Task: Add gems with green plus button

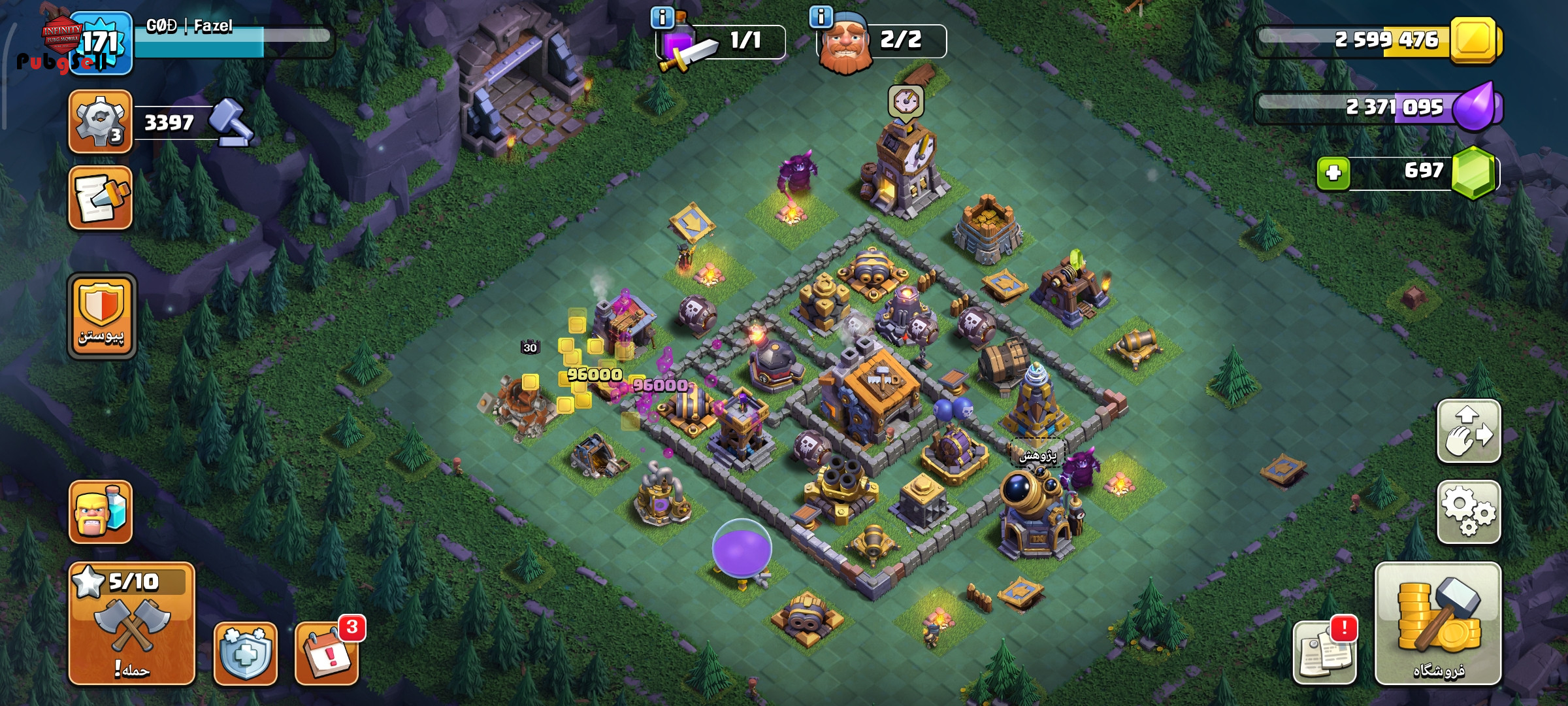Action: pyautogui.click(x=1333, y=173)
